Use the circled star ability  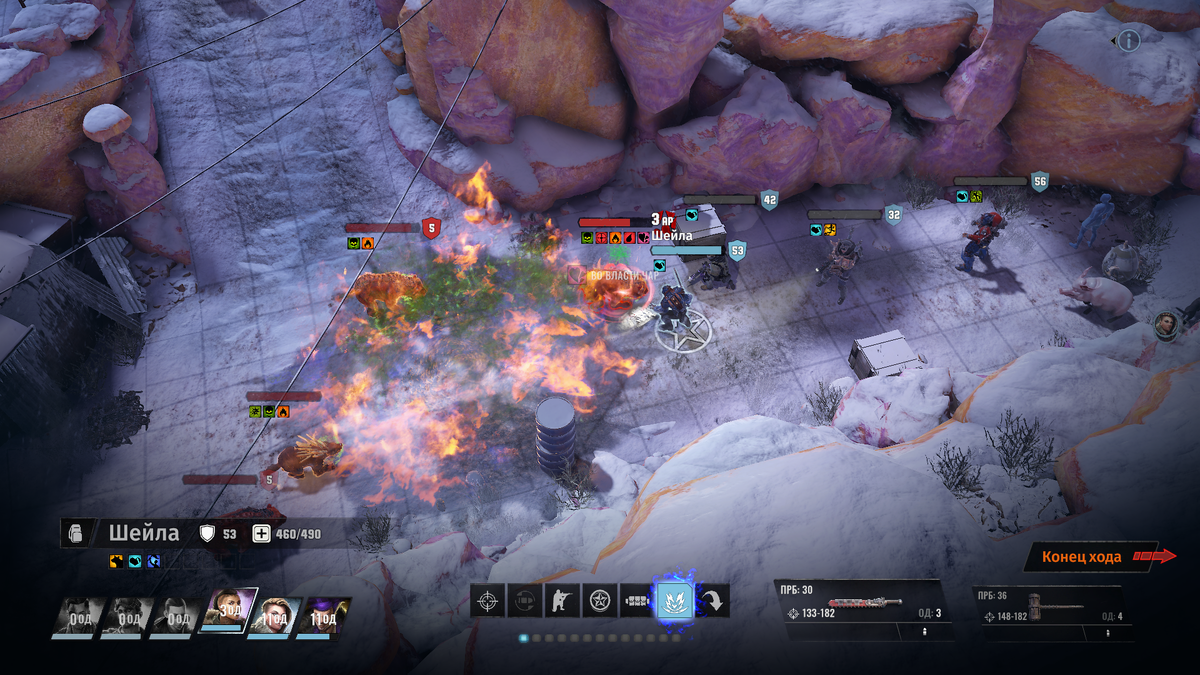pyautogui.click(x=600, y=600)
